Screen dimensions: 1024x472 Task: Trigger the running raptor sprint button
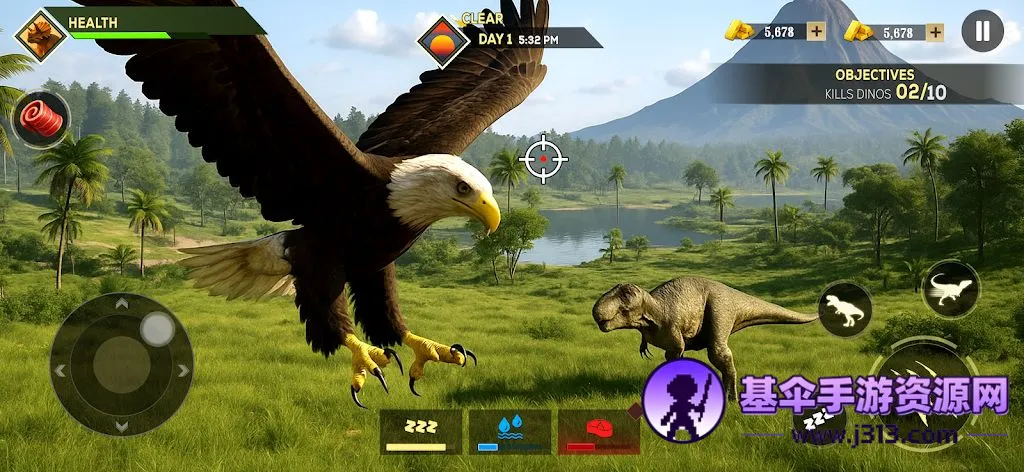point(950,289)
